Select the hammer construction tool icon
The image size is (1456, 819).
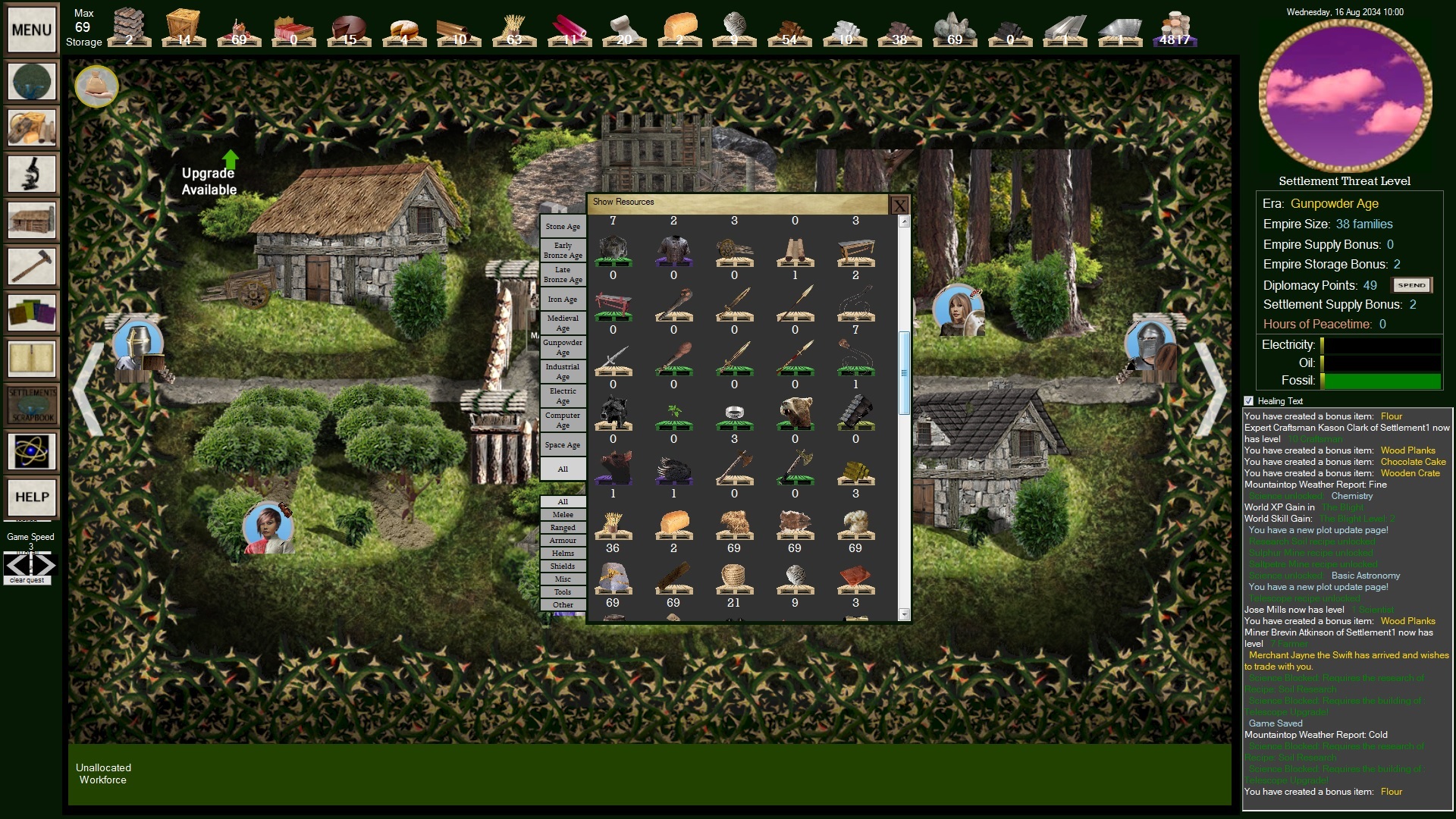pyautogui.click(x=31, y=266)
